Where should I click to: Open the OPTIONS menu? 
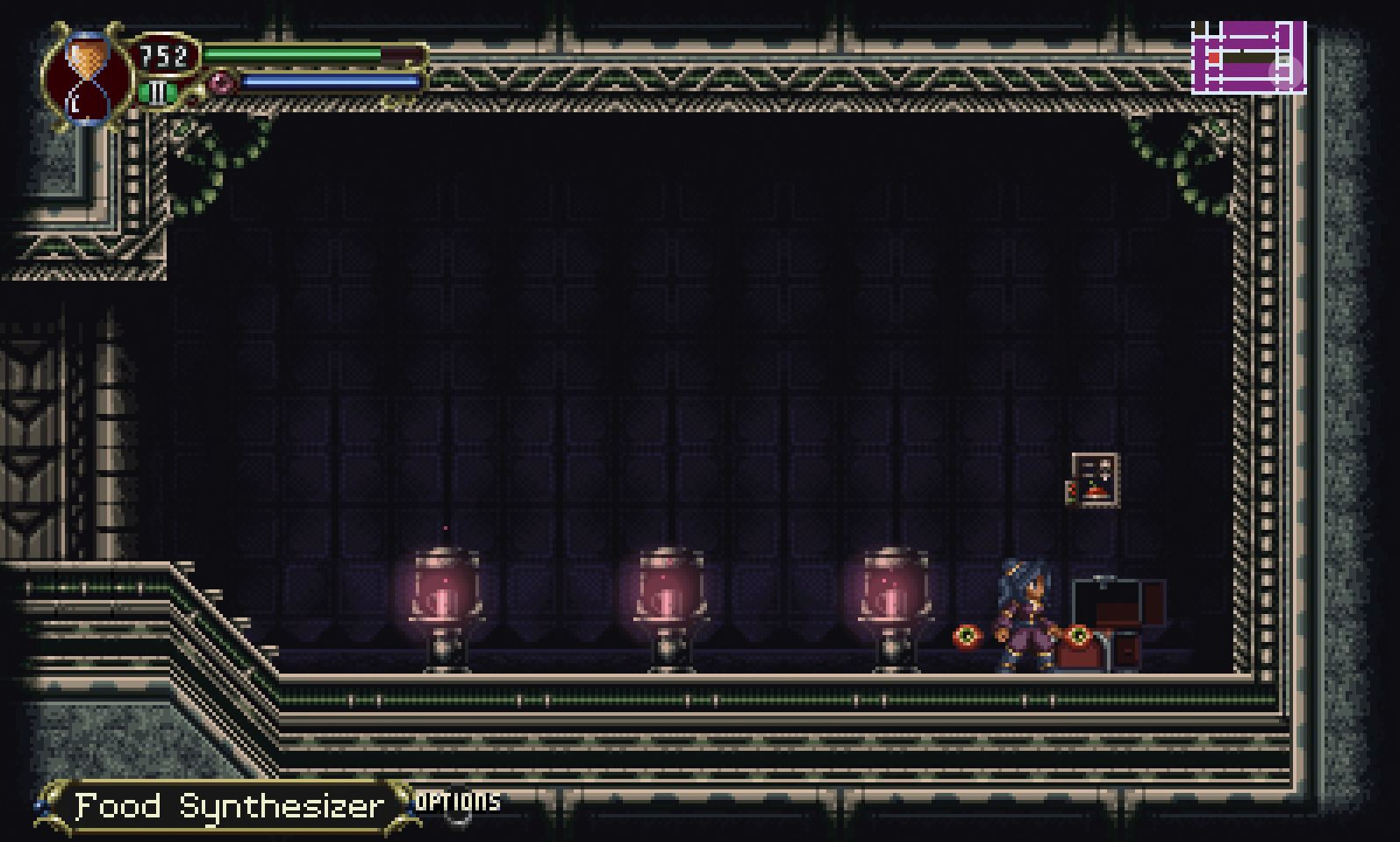coord(456,801)
